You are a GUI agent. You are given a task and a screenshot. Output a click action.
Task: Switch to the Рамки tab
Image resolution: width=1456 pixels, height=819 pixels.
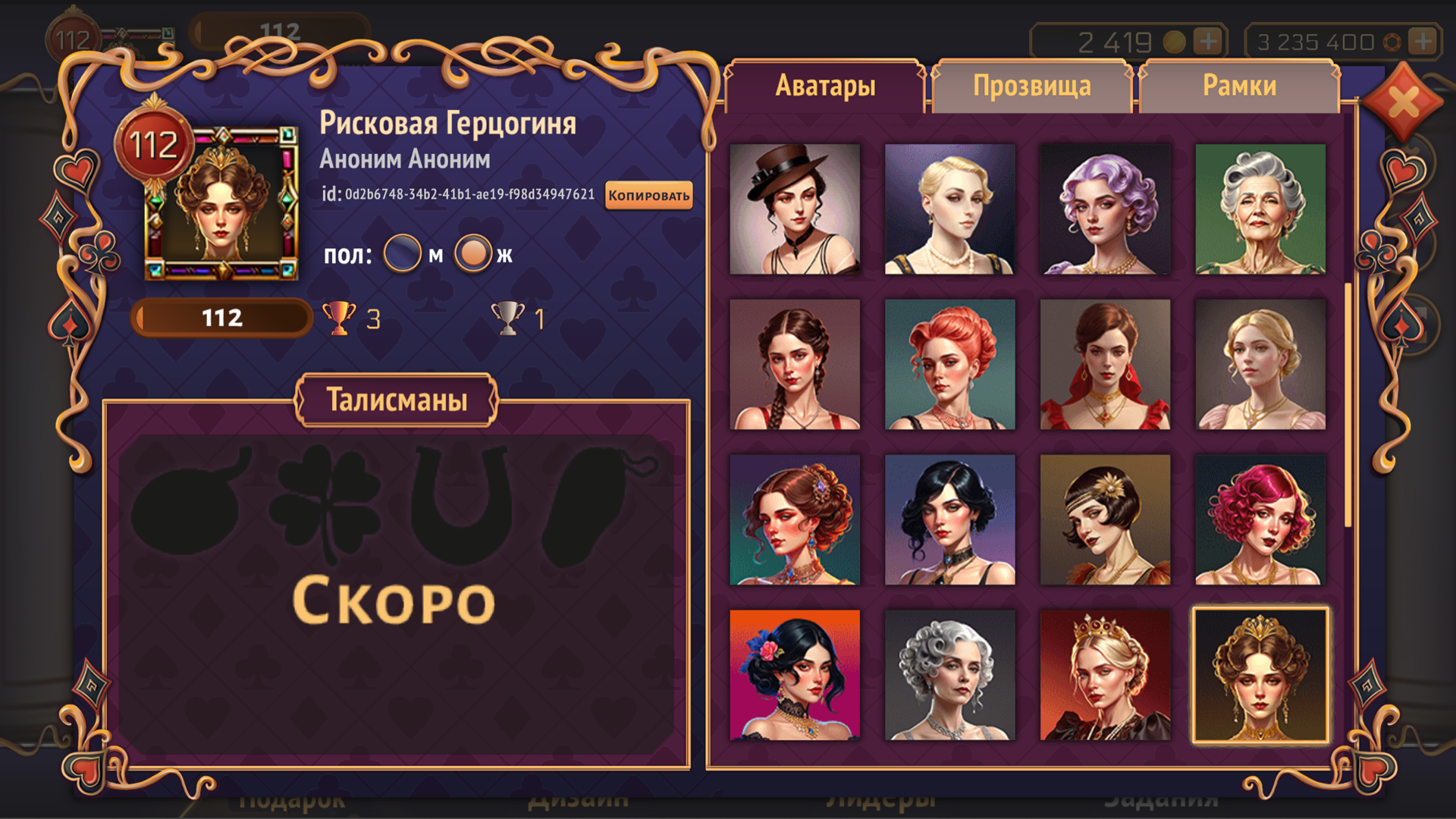point(1236,86)
